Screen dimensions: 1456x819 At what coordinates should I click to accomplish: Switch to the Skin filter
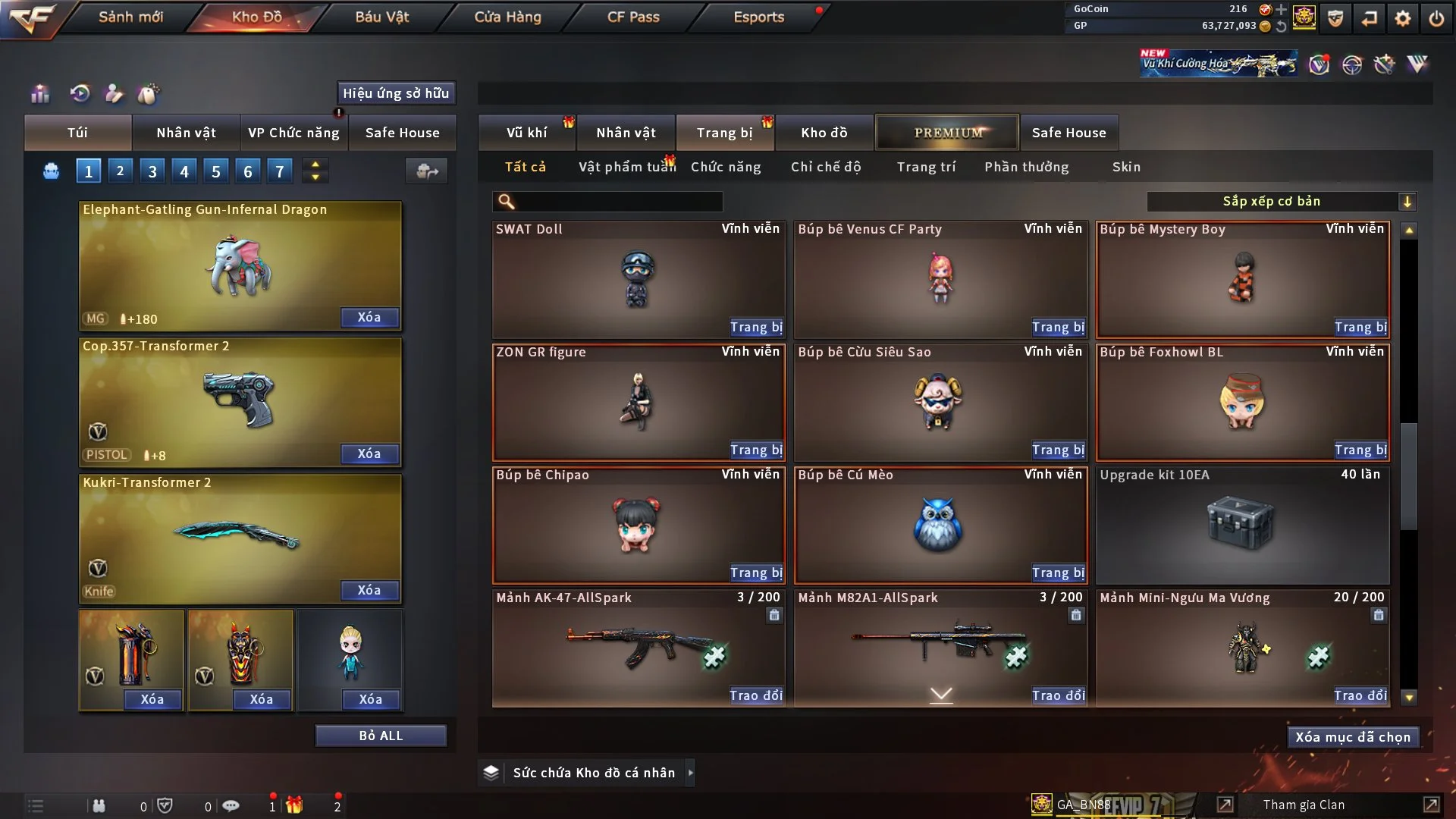[x=1126, y=167]
